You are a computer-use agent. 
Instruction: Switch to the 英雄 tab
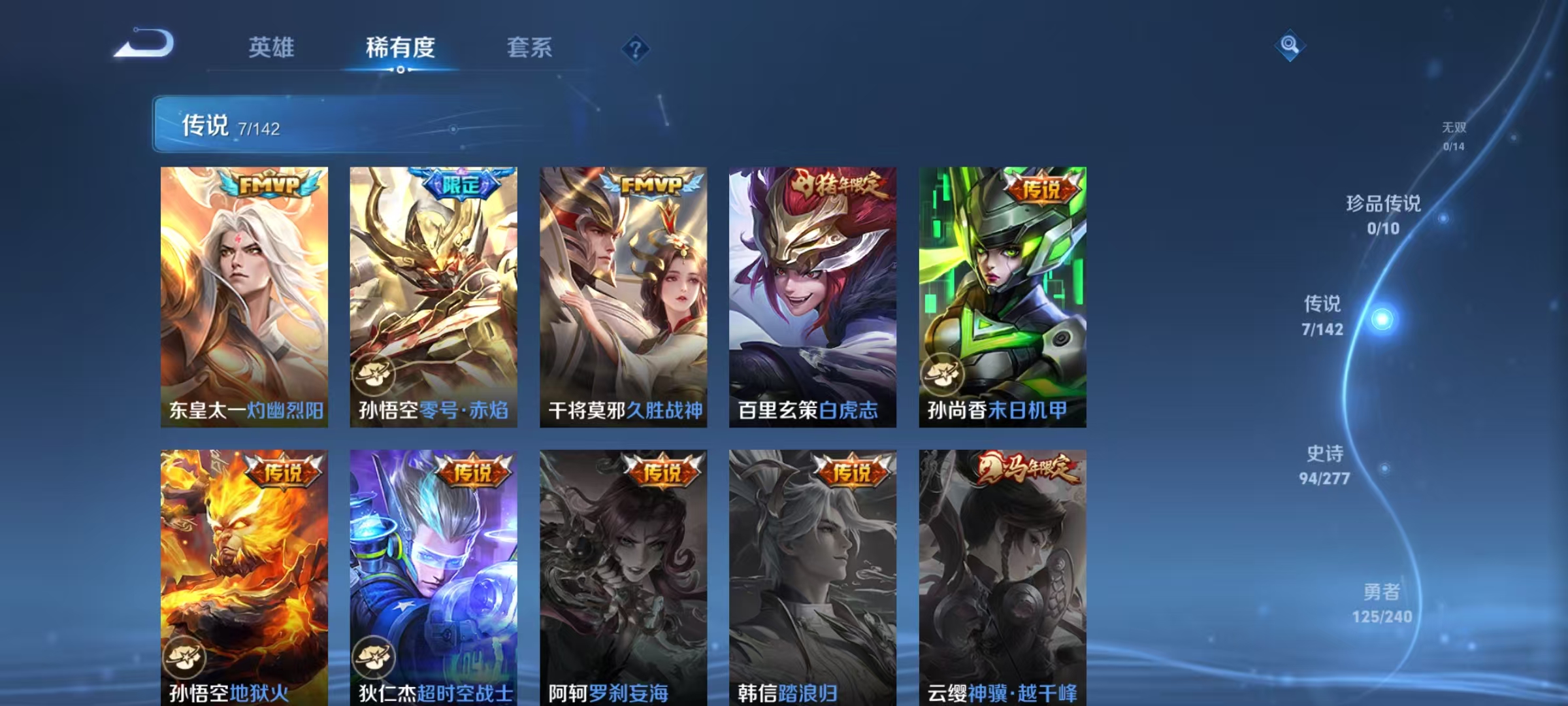click(x=272, y=46)
